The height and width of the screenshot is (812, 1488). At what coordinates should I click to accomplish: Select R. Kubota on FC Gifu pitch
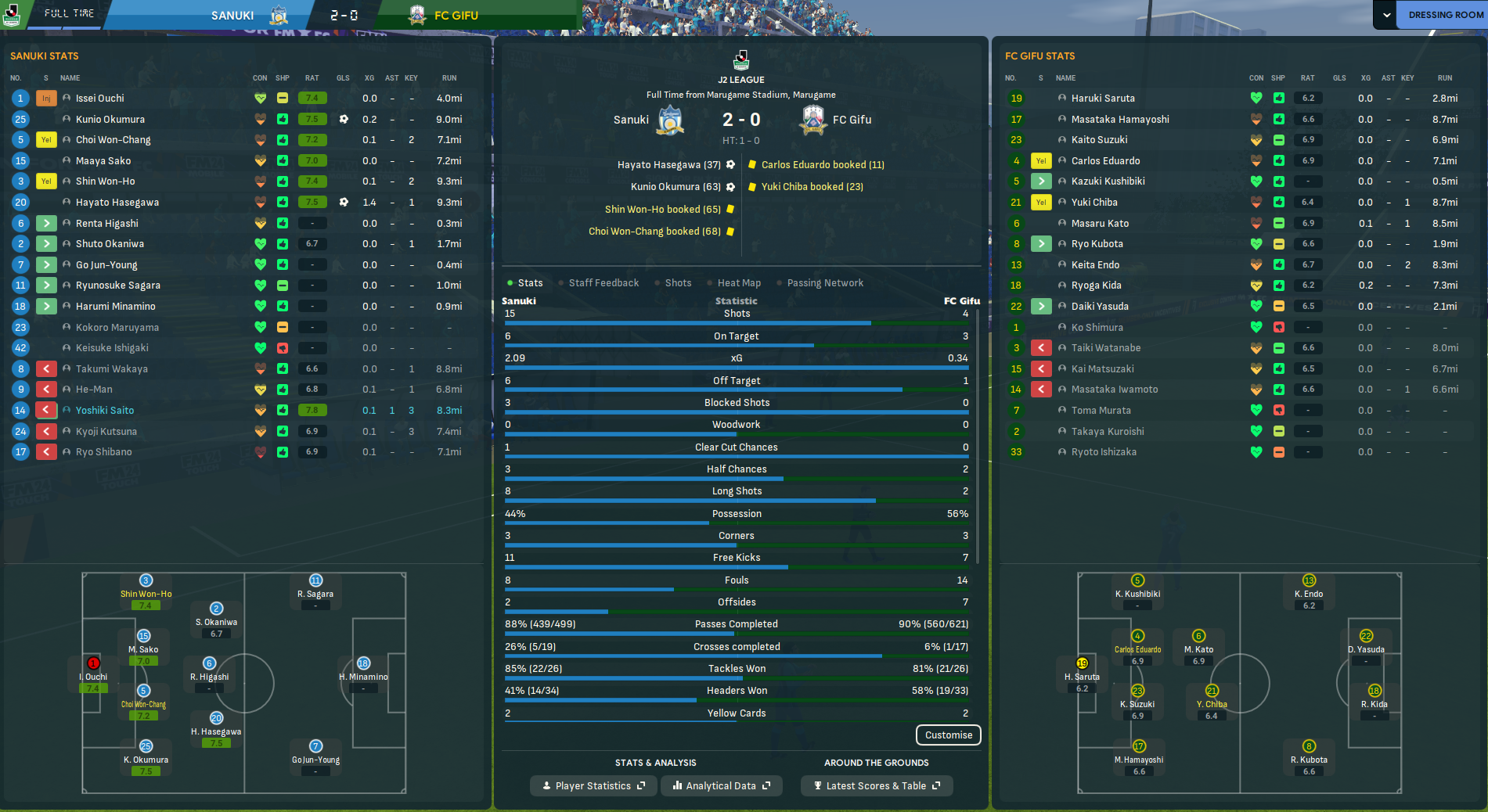[x=1309, y=759]
